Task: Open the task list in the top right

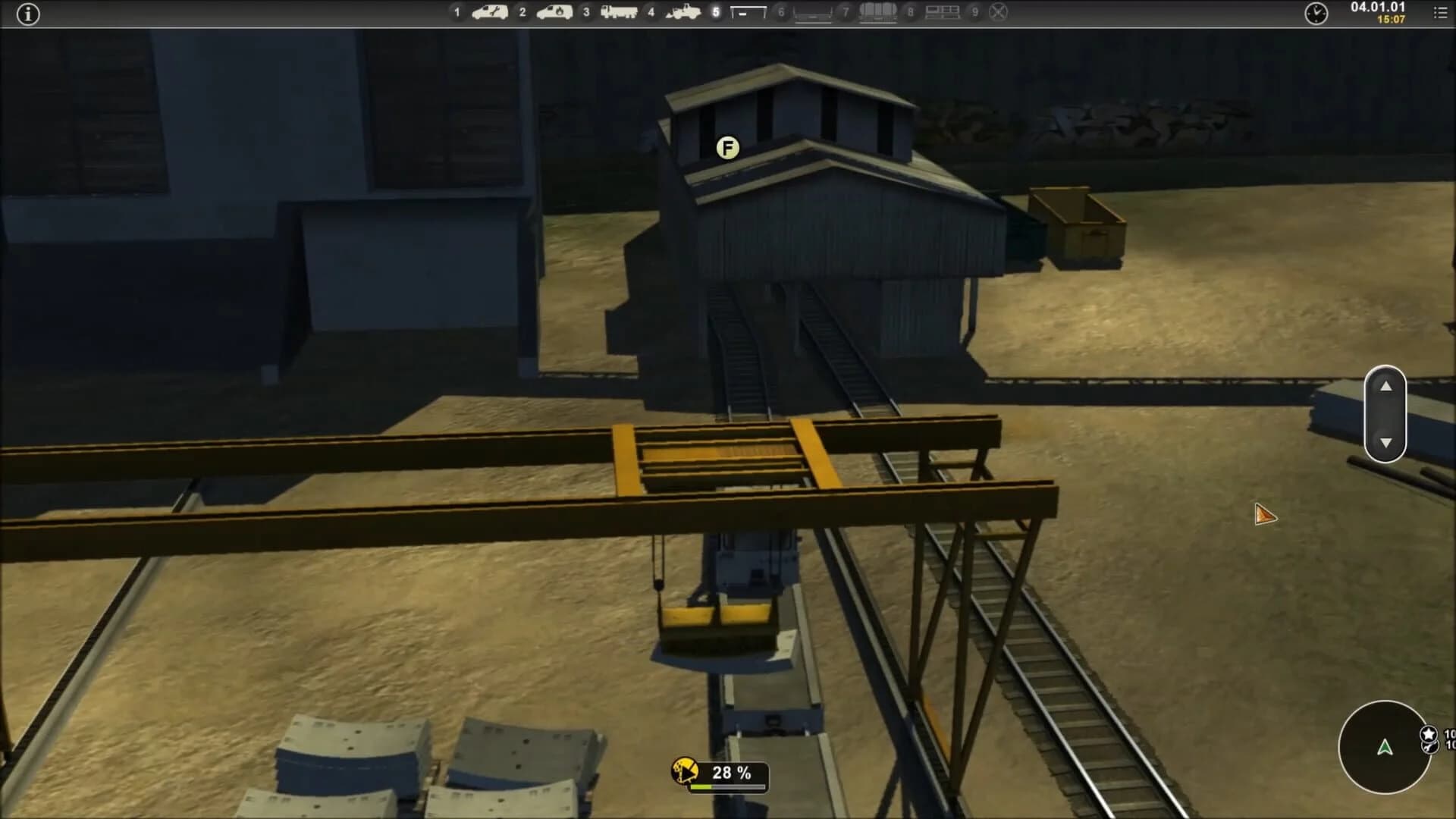Action: click(1439, 12)
